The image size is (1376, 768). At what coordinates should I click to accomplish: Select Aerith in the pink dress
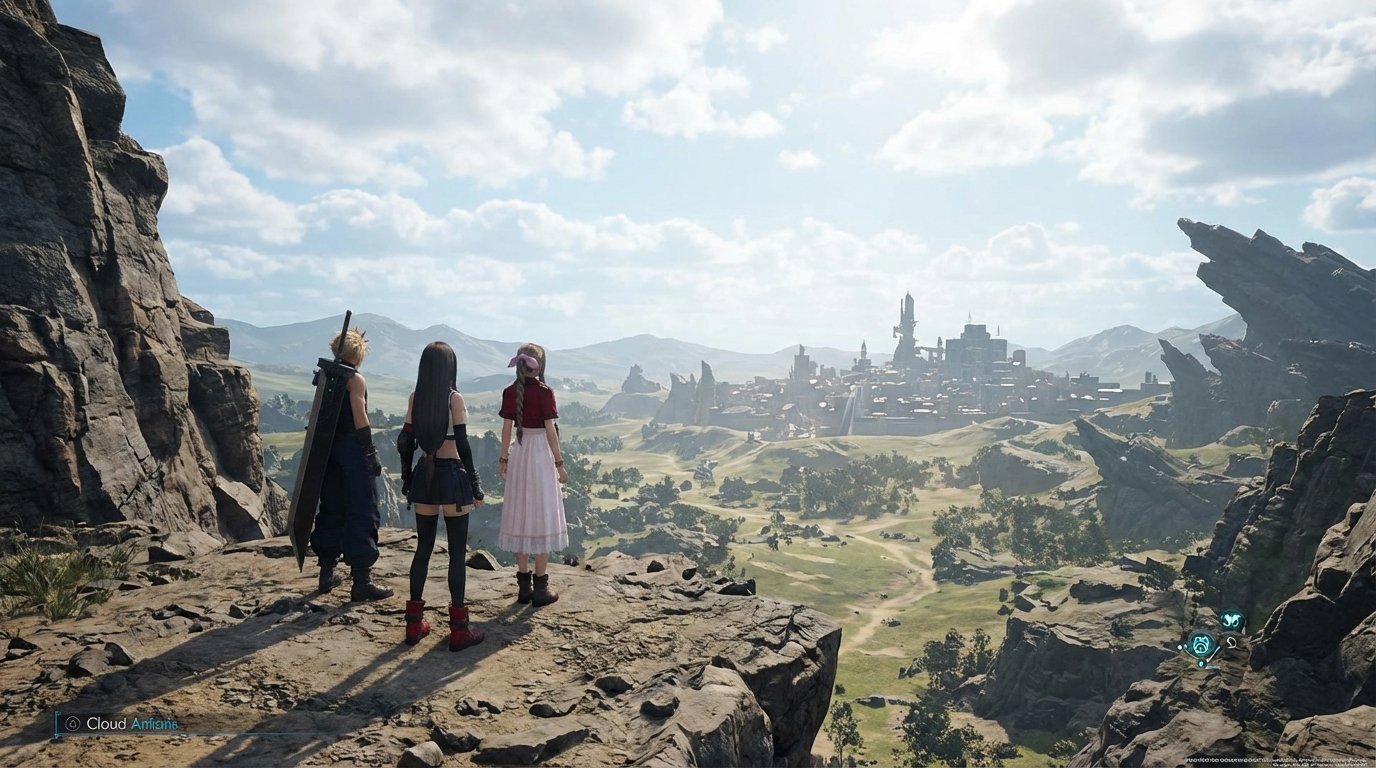pyautogui.click(x=530, y=470)
